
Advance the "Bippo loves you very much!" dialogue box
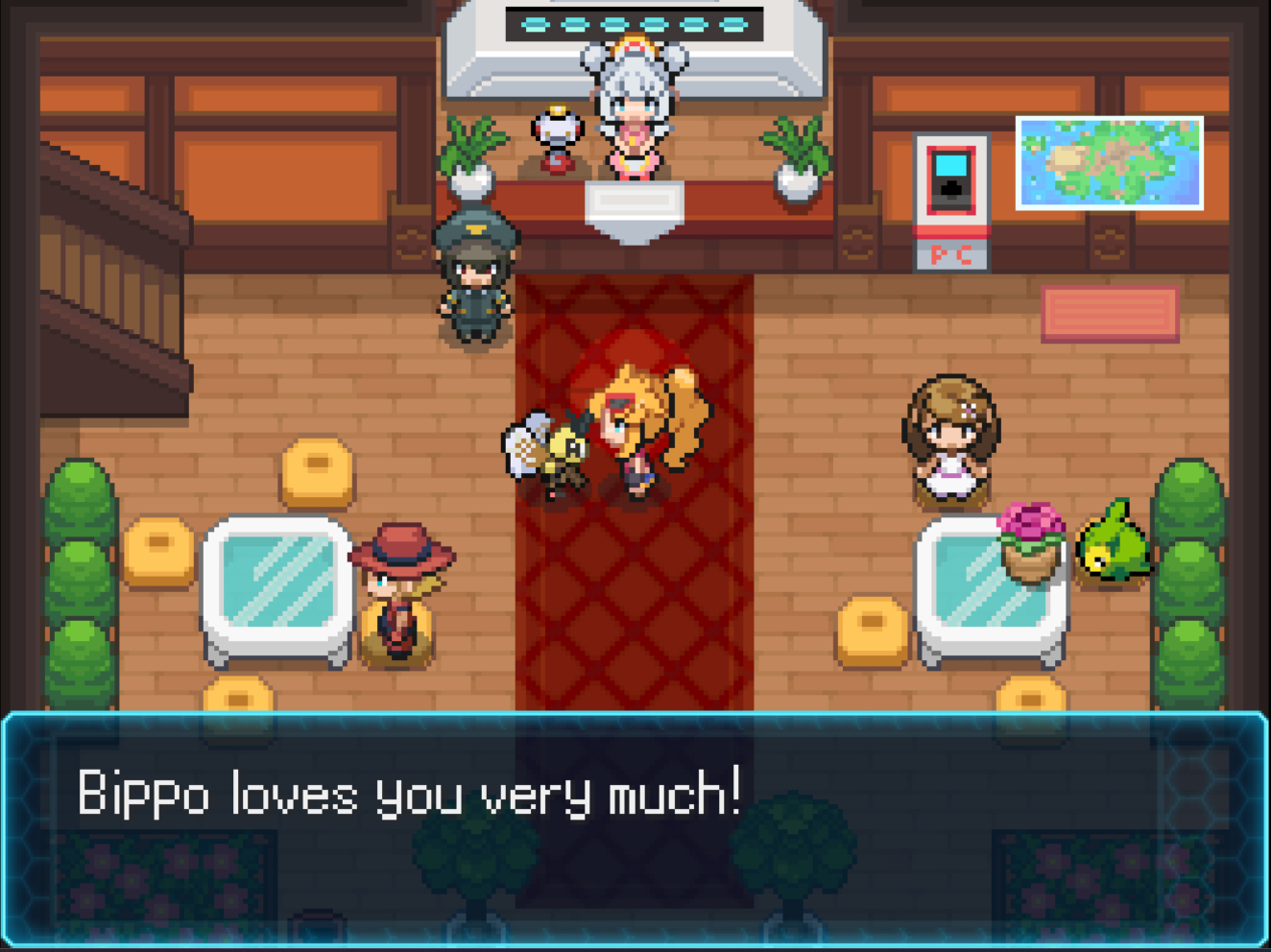coord(634,827)
